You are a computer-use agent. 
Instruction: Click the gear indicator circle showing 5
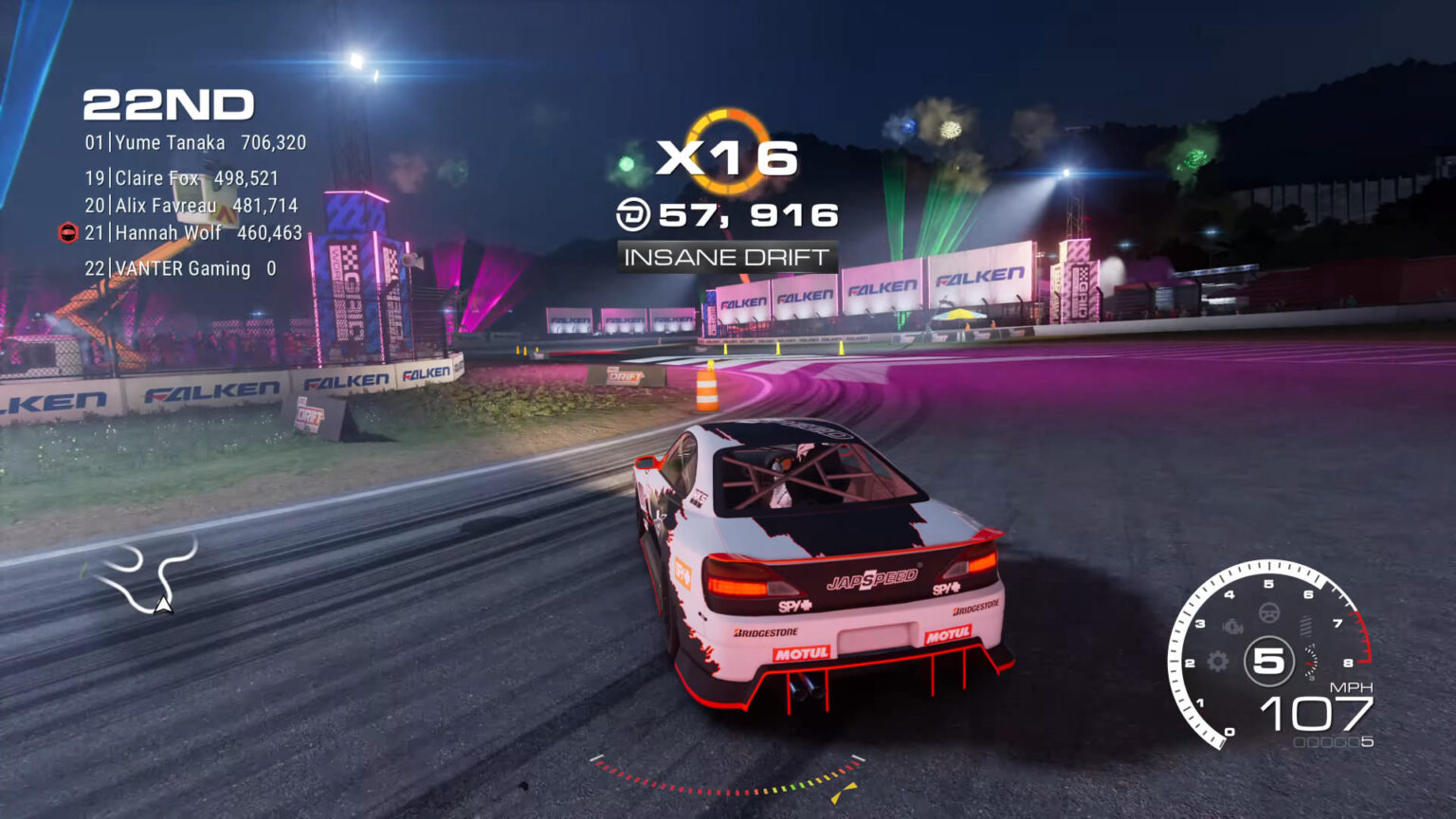(1268, 657)
